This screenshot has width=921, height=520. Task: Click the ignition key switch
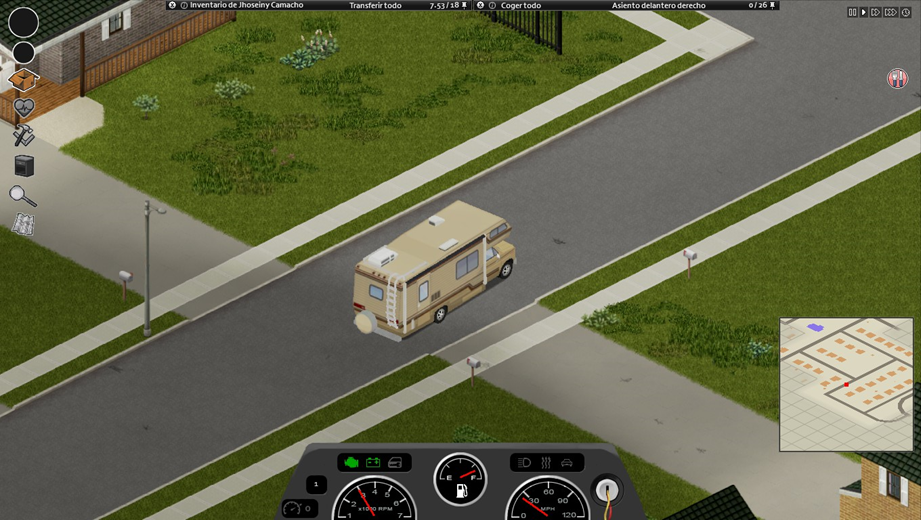(x=607, y=490)
